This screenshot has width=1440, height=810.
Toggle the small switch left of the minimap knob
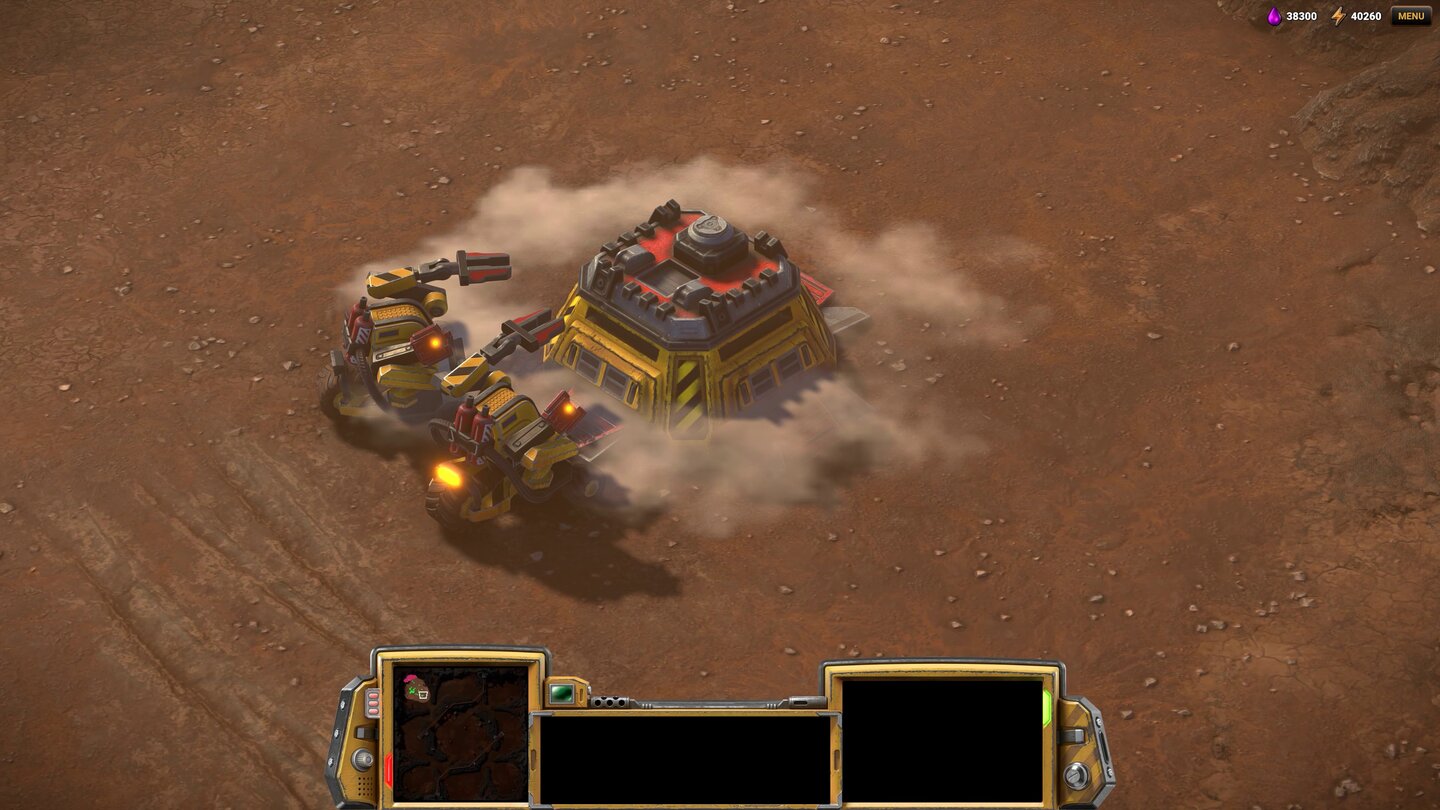pos(360,734)
